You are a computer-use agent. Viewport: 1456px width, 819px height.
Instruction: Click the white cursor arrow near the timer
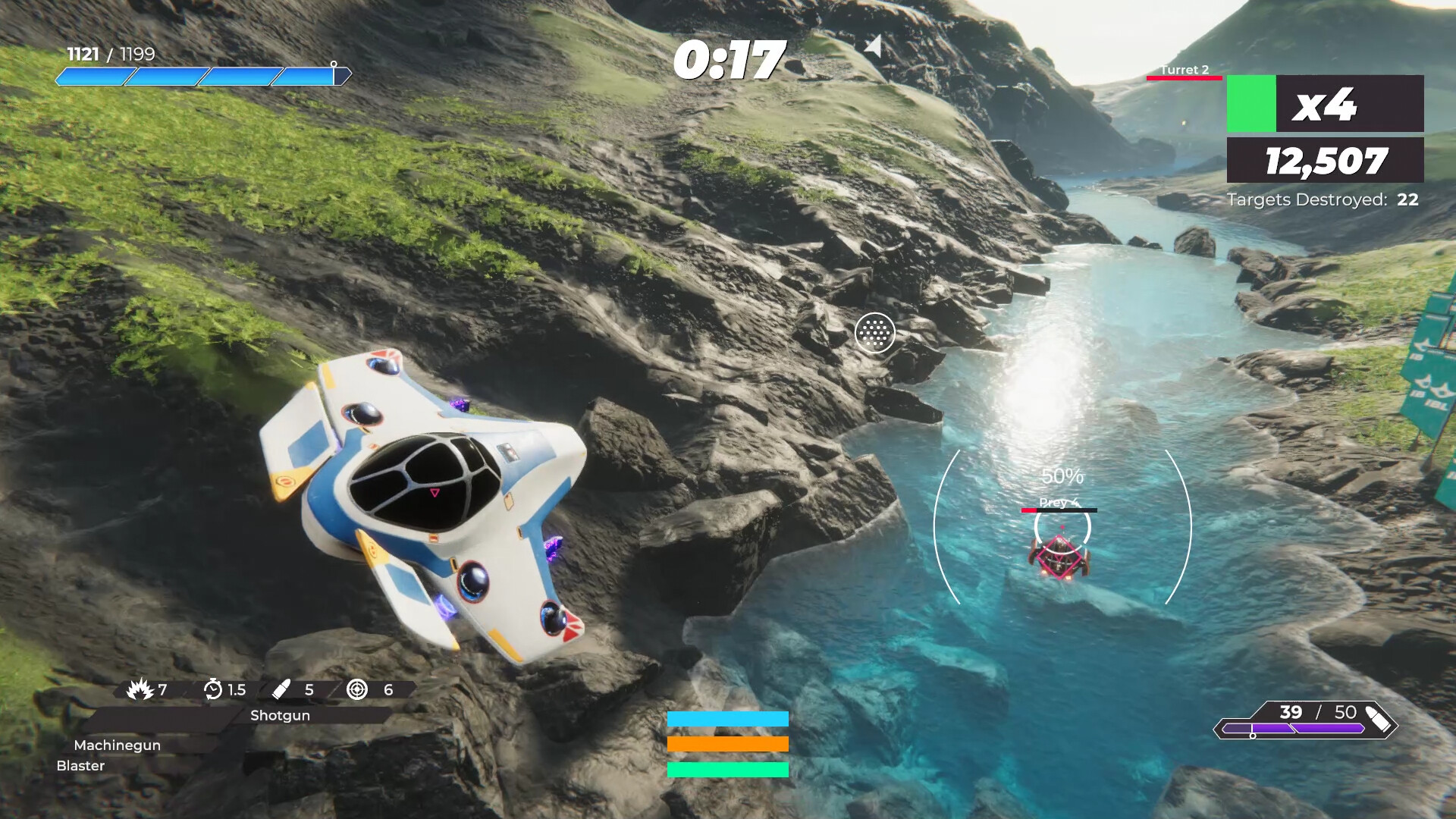[874, 47]
